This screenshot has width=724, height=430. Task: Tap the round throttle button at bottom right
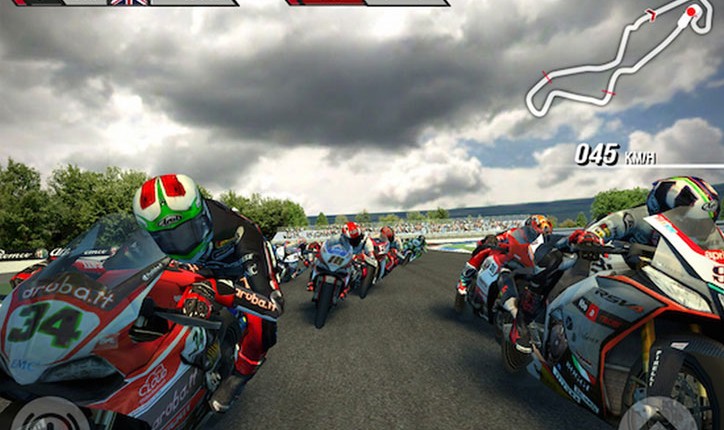coord(659,415)
